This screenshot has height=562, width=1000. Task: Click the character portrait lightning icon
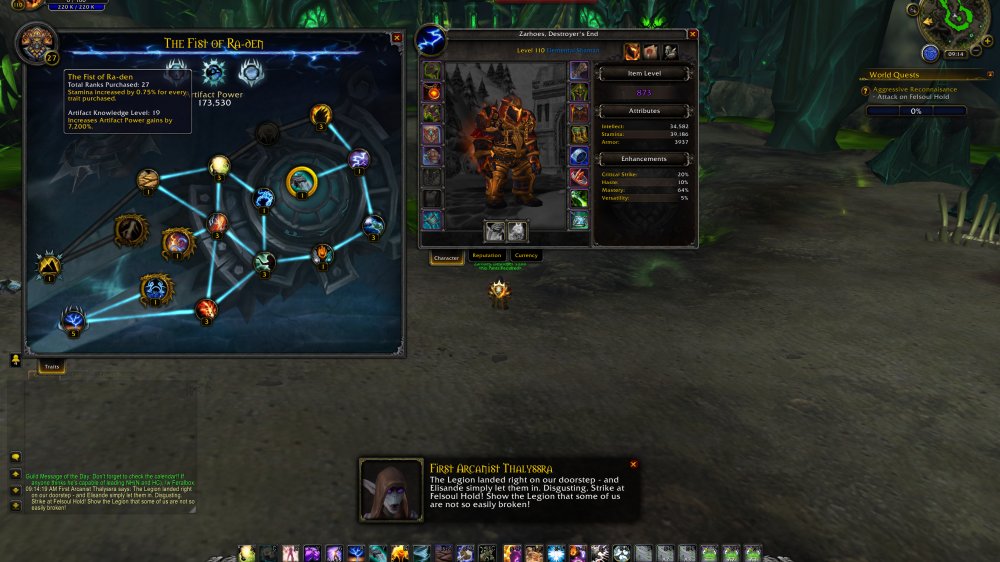432,41
